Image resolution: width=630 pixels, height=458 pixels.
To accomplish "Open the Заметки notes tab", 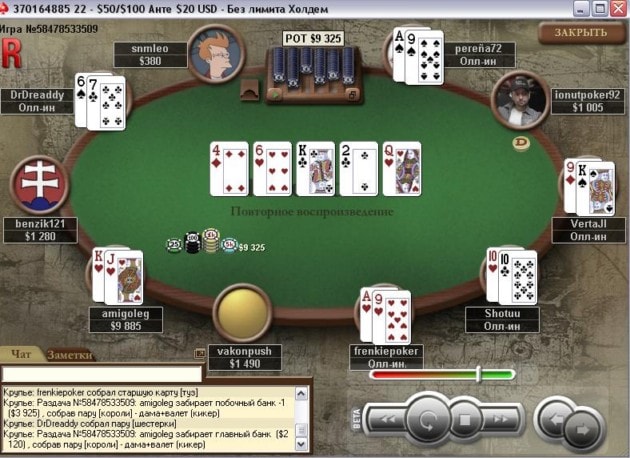I will (x=70, y=353).
